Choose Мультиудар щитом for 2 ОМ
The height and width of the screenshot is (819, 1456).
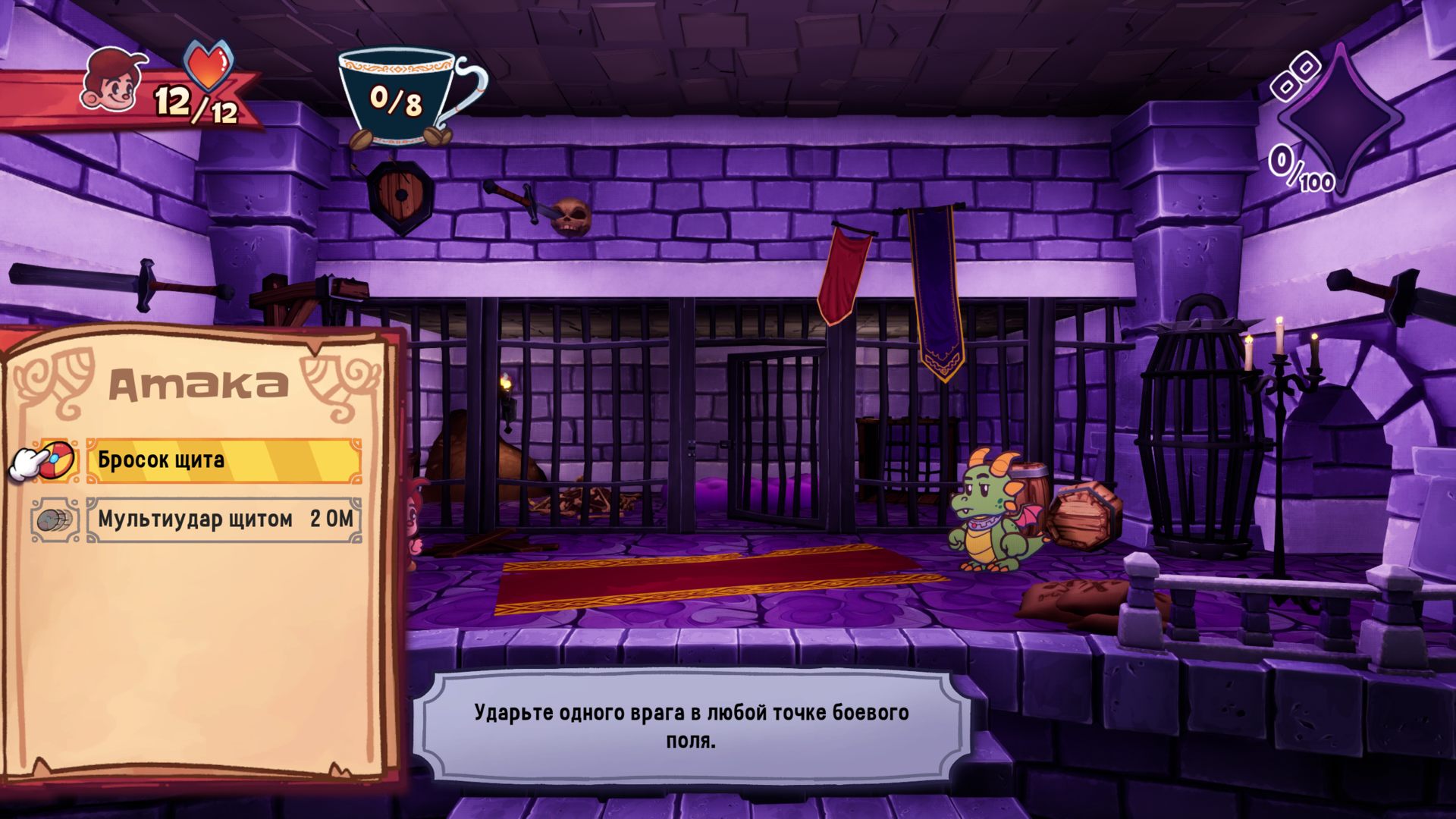pos(224,519)
